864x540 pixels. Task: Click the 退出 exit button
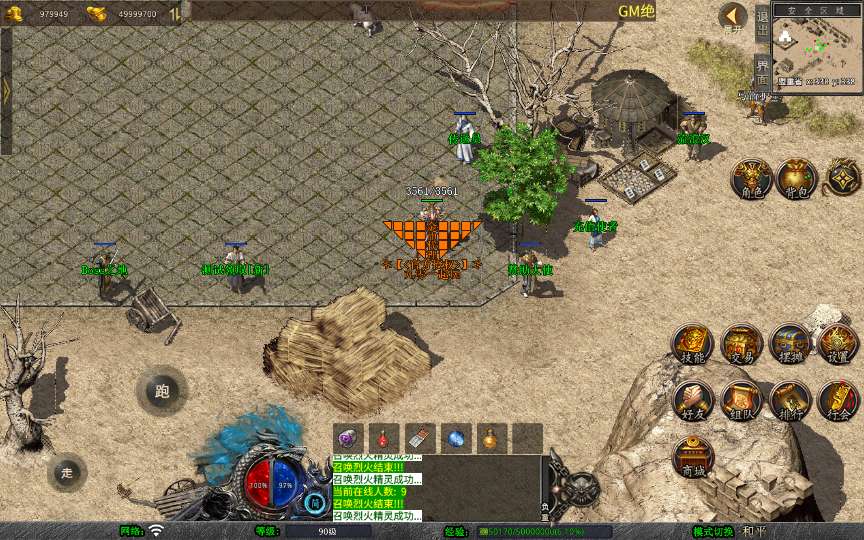[762, 22]
